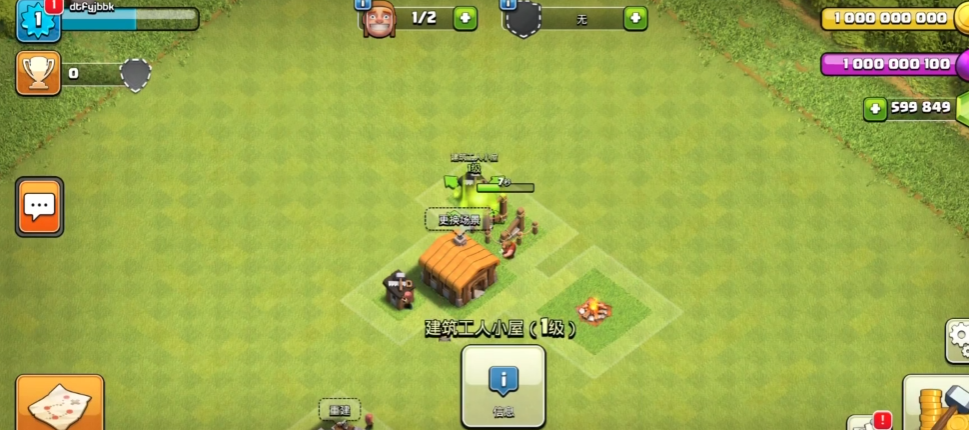Buy gems using the green plus button
The width and height of the screenshot is (969, 430).
pos(876,108)
